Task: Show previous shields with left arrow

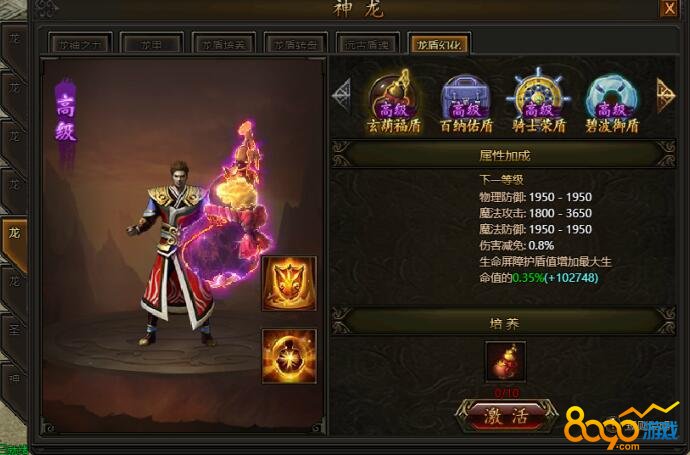Action: click(x=343, y=93)
